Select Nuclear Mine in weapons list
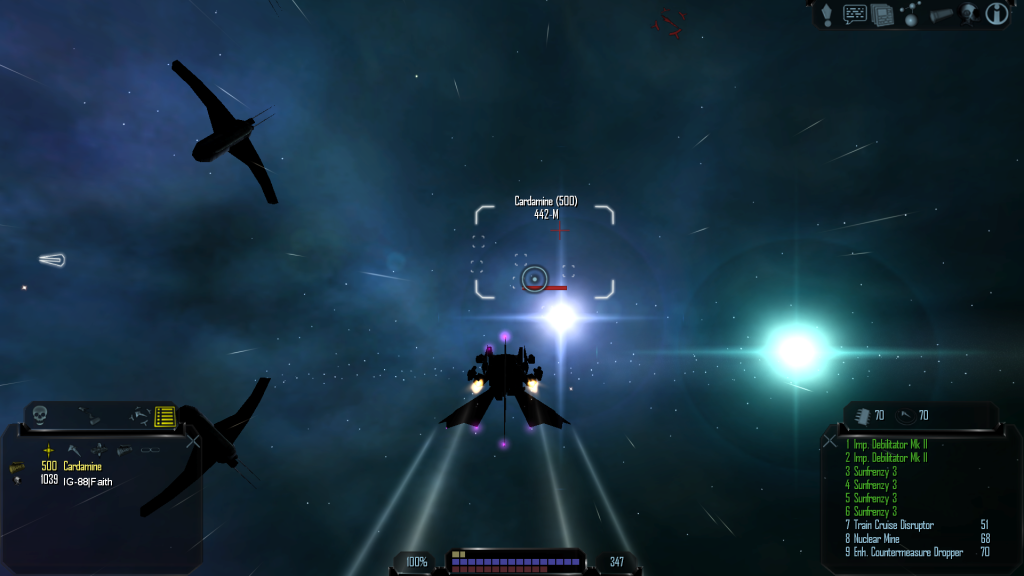Viewport: 1024px width, 576px height. point(879,538)
